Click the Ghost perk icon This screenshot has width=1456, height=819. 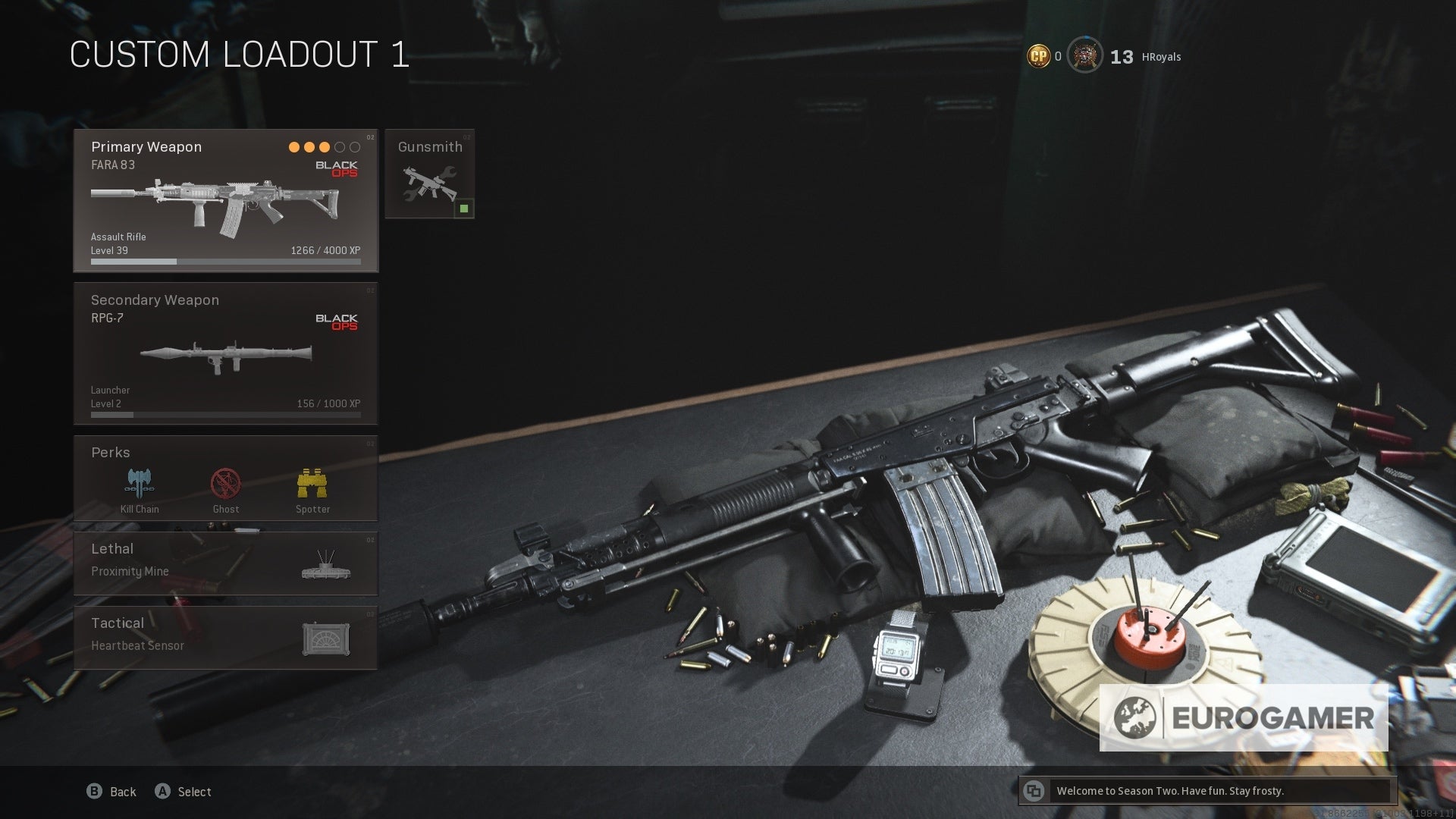[226, 483]
